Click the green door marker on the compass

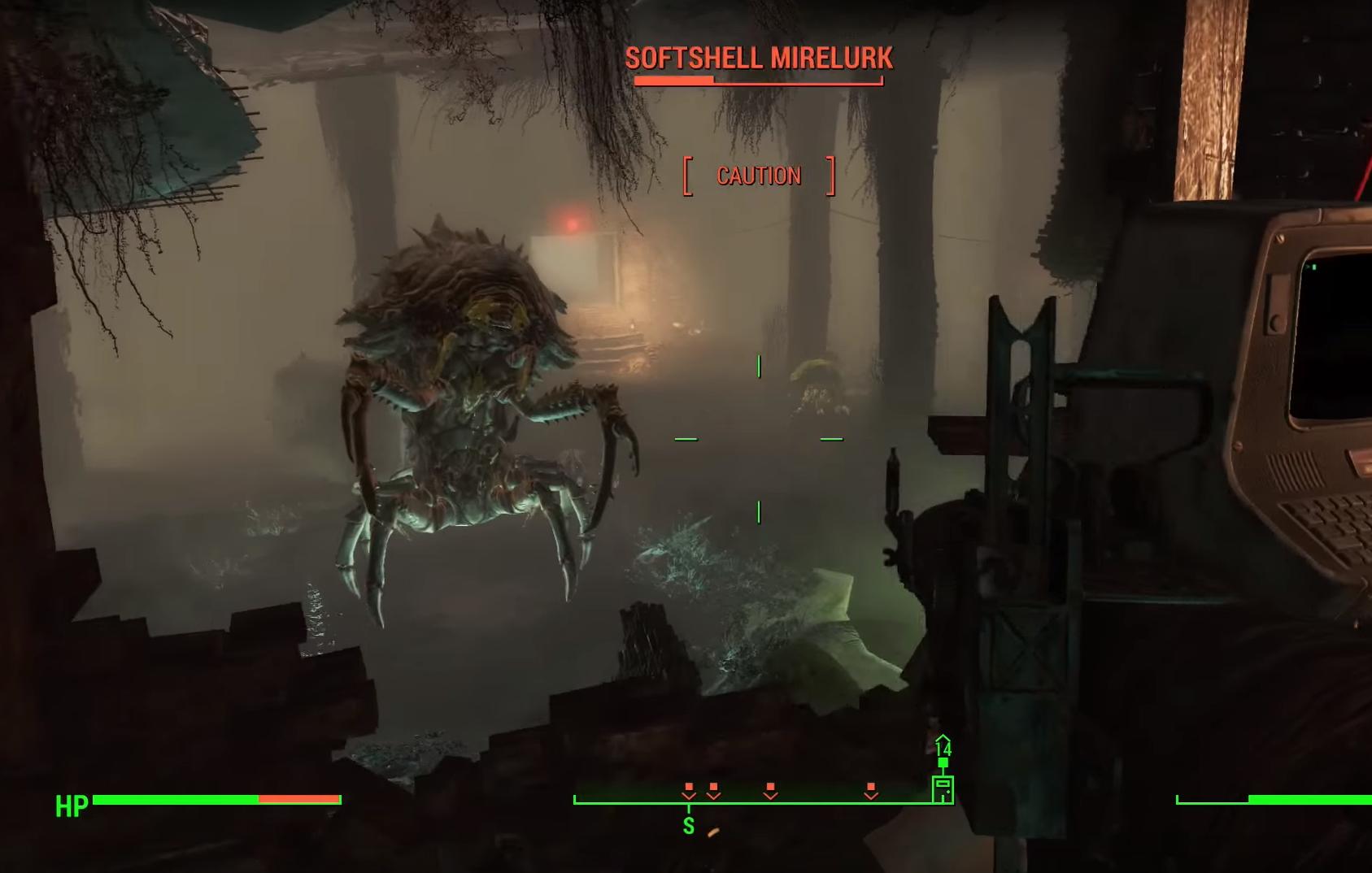[943, 788]
